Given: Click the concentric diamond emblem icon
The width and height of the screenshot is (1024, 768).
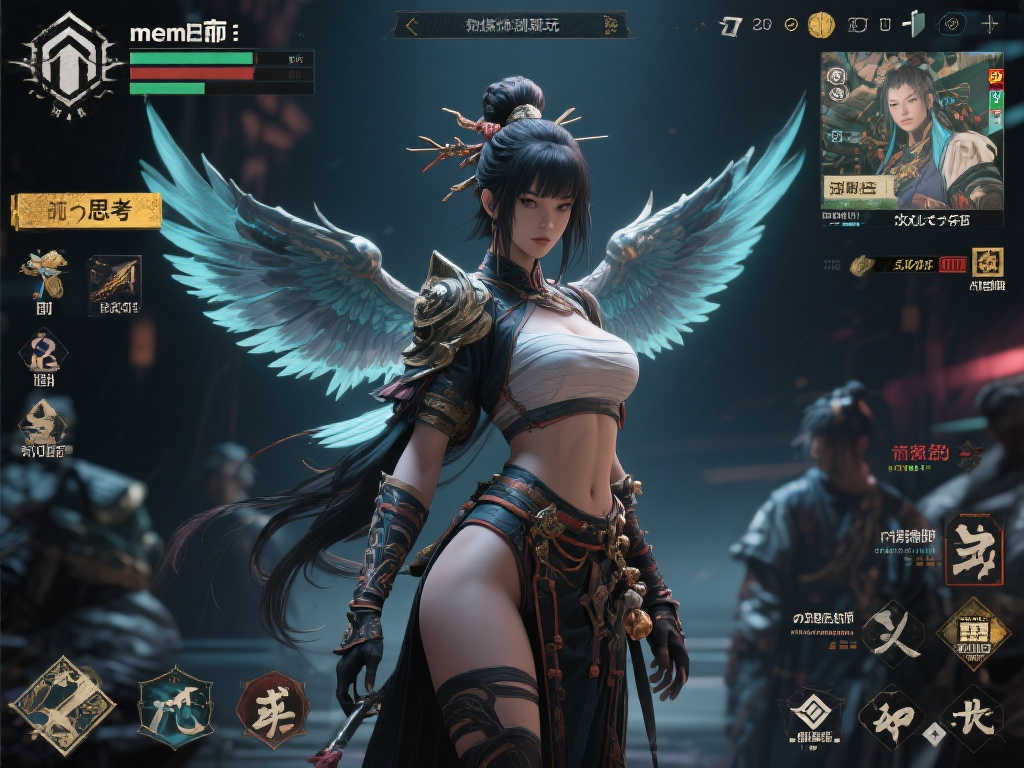Looking at the screenshot, I should (811, 712).
